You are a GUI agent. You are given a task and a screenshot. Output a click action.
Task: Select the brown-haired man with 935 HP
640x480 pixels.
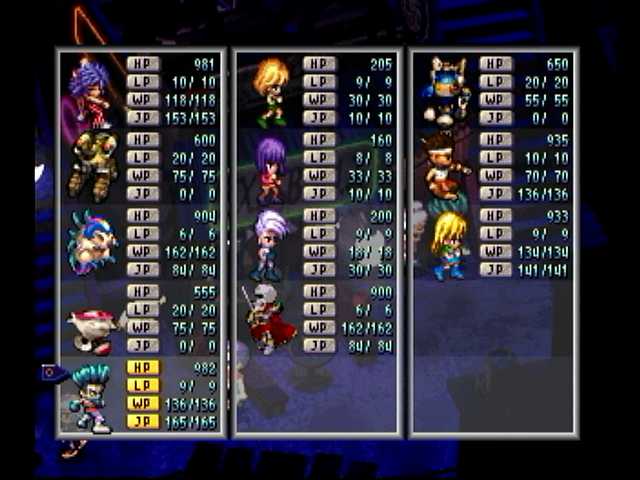(447, 166)
